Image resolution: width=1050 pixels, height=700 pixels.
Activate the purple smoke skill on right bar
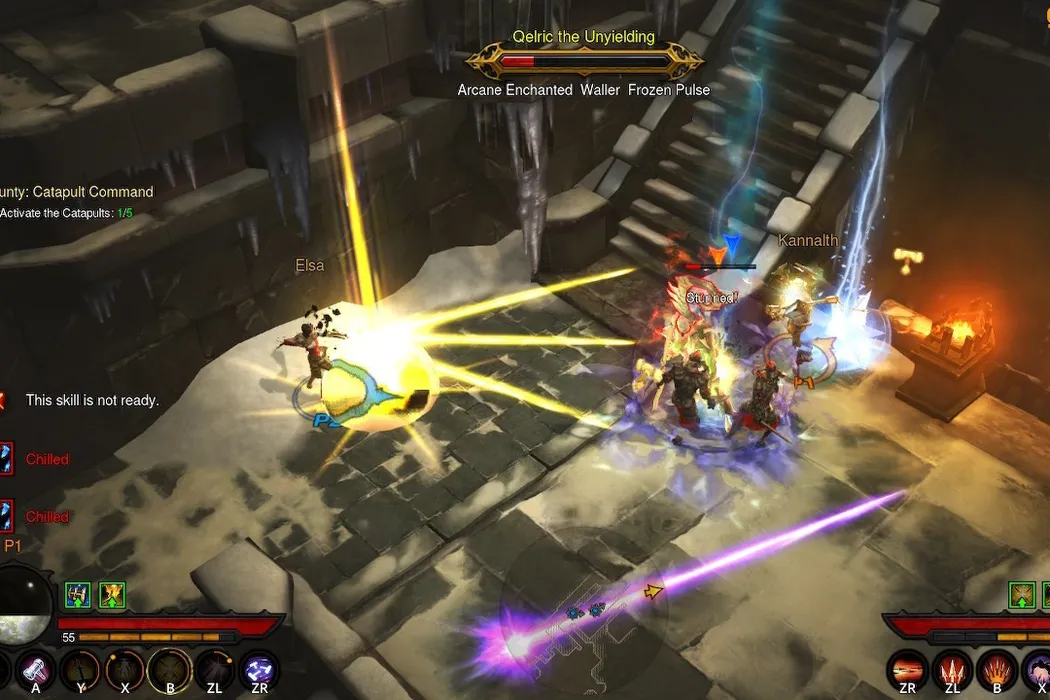click(x=1036, y=670)
